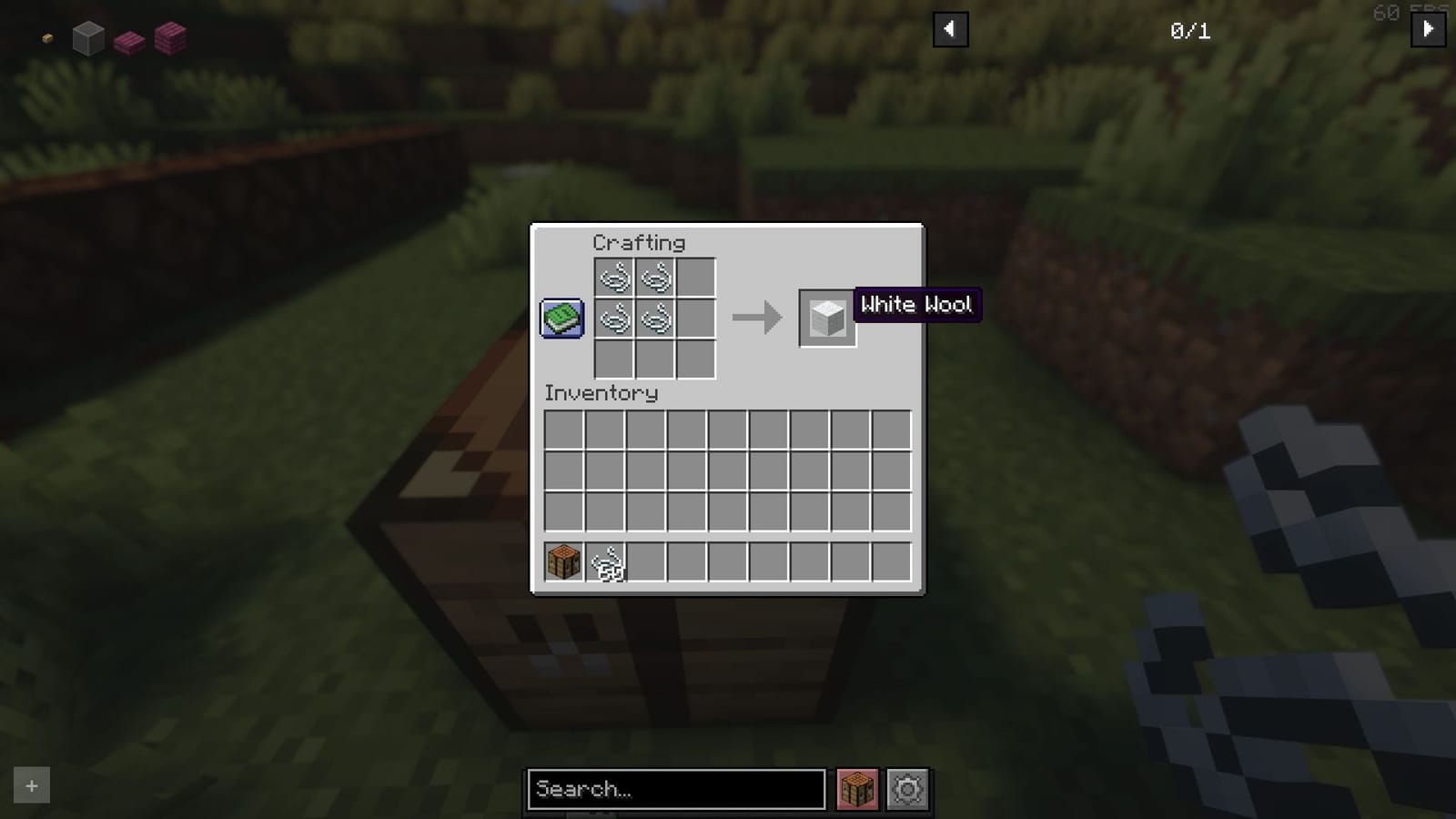1456x819 pixels.
Task: Select the string item in the inventory hotbar
Action: tap(606, 562)
